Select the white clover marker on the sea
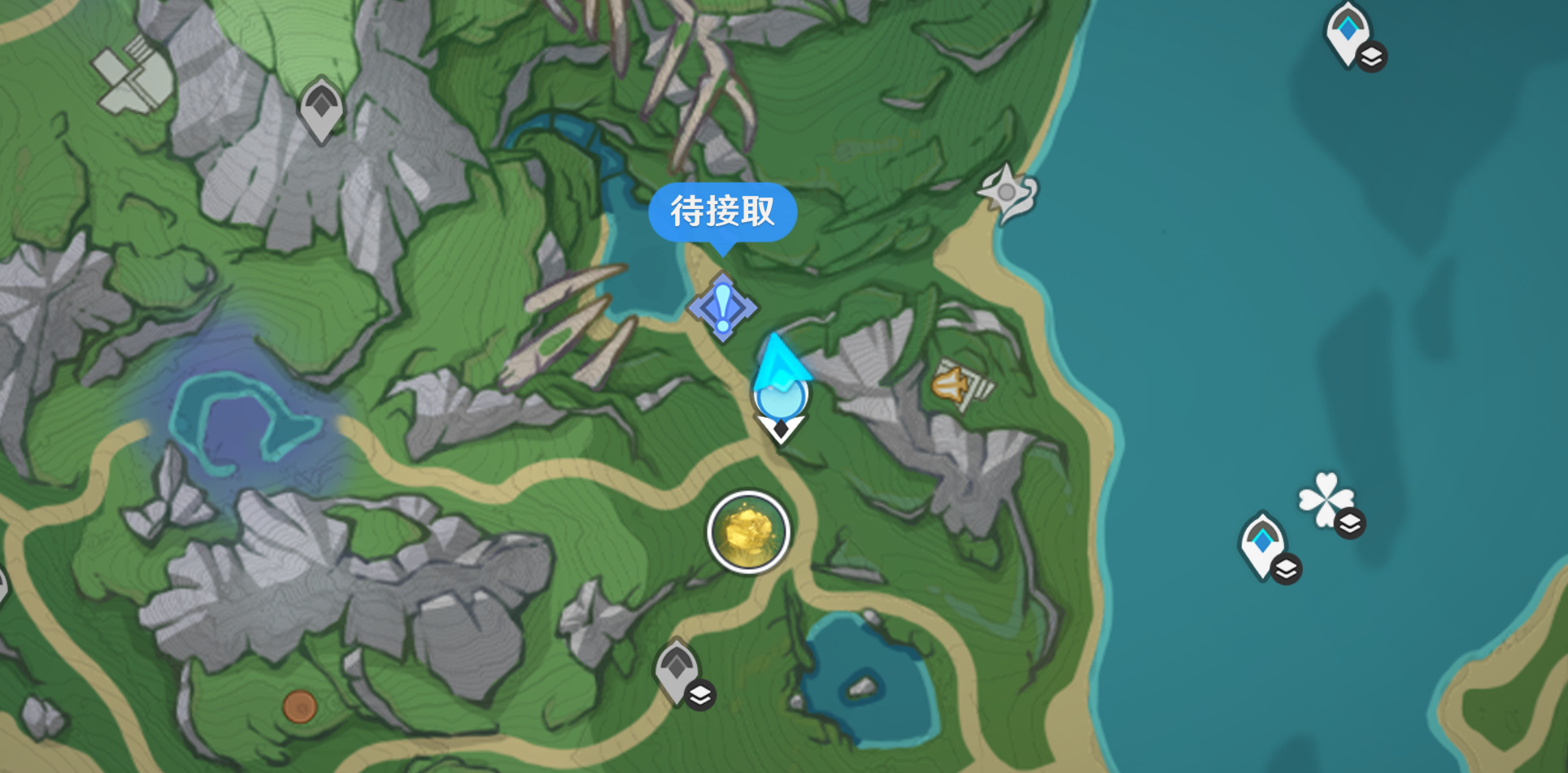This screenshot has width=1568, height=773. tap(1326, 497)
